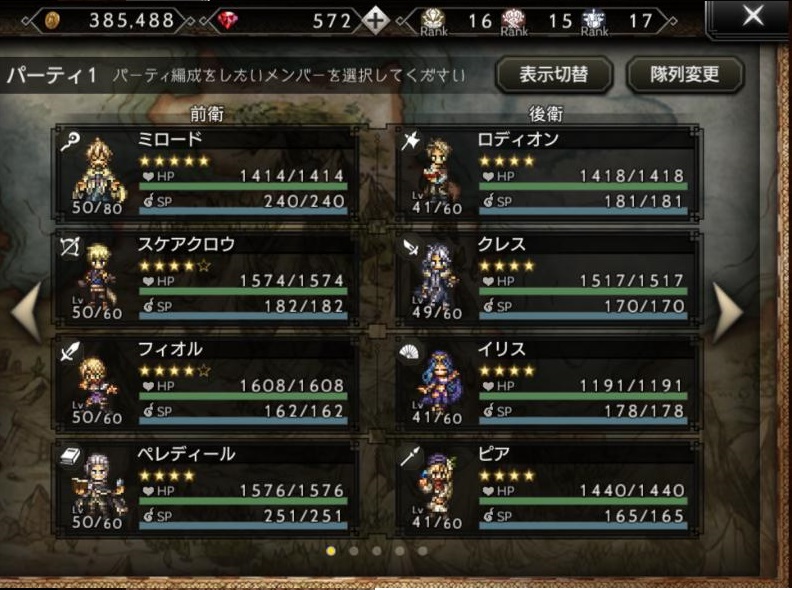
Task: Choose back row member クレス
Action: [x=545, y=278]
